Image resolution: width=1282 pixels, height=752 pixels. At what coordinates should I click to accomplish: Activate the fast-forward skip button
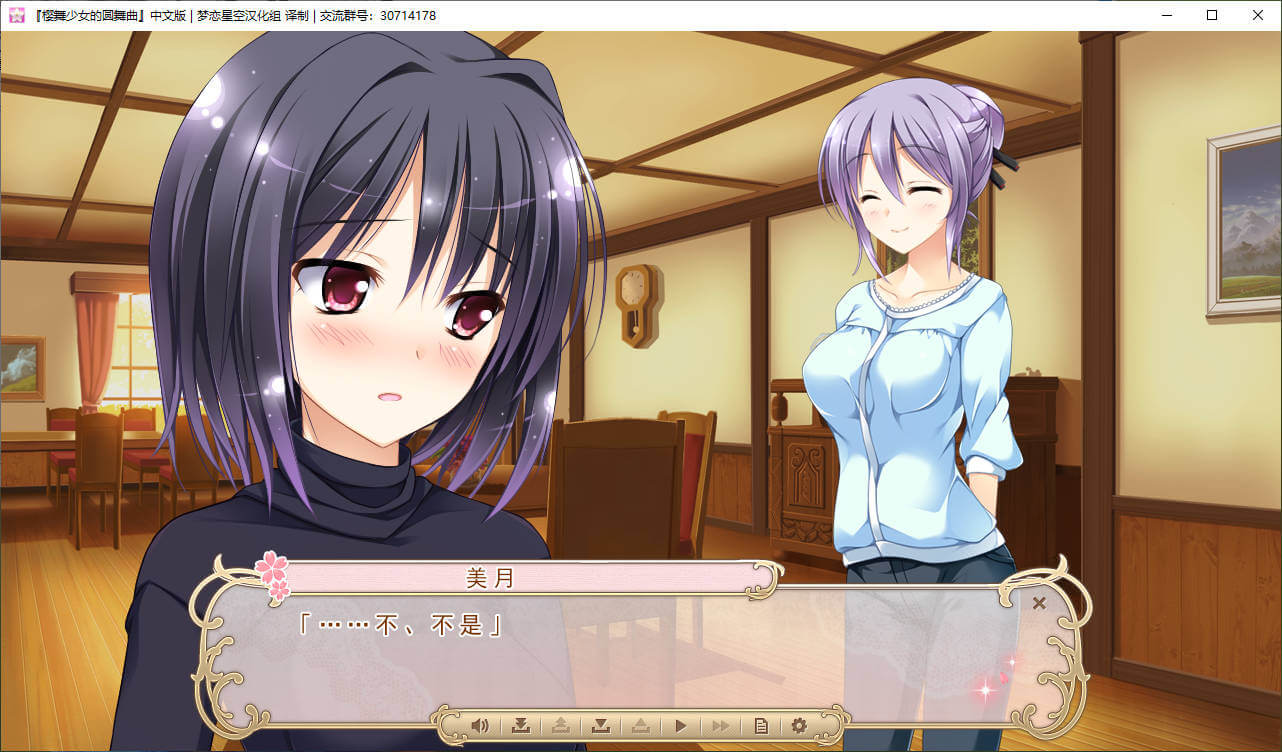(x=720, y=725)
